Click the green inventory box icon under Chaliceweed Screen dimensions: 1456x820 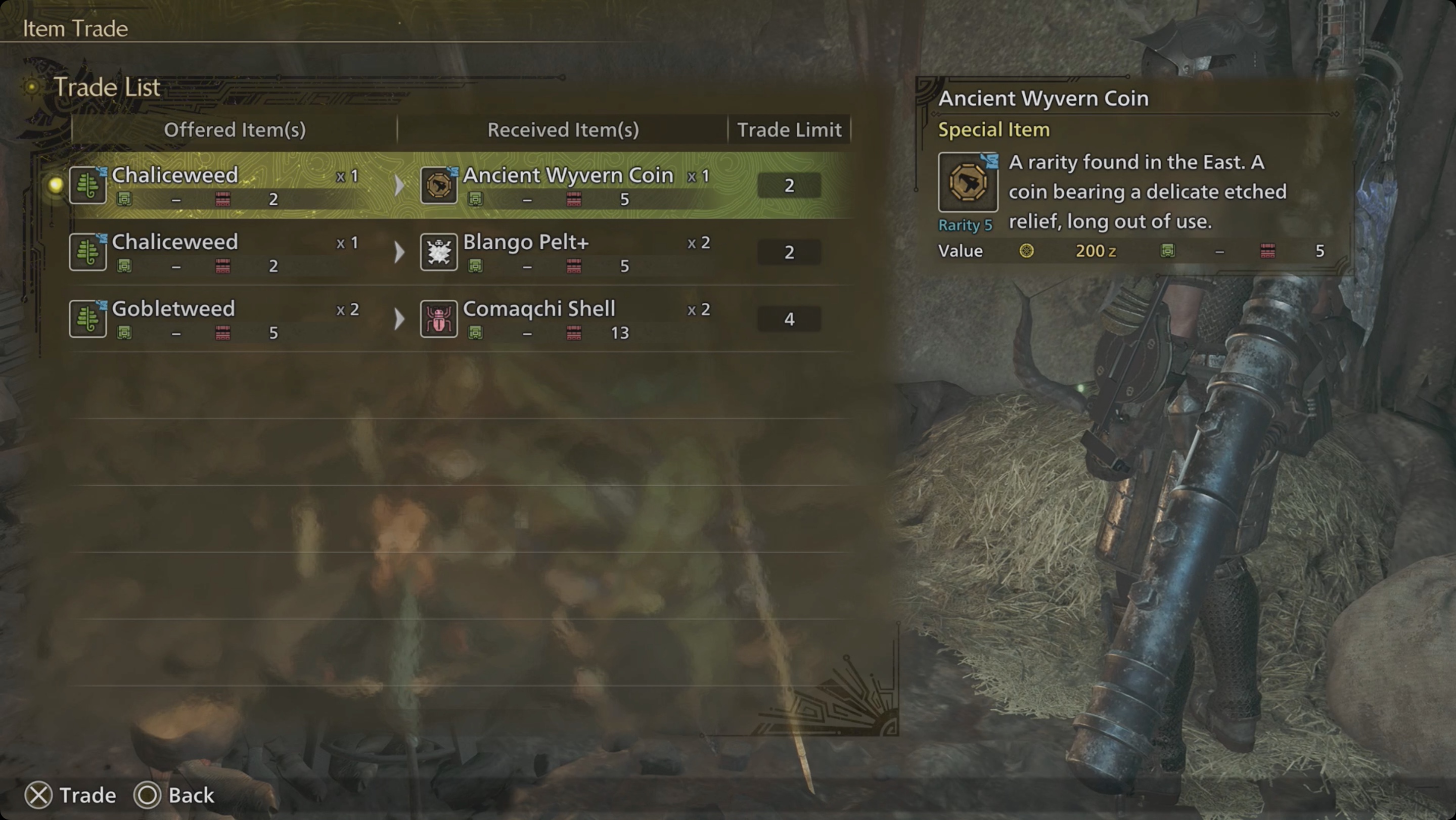125,199
